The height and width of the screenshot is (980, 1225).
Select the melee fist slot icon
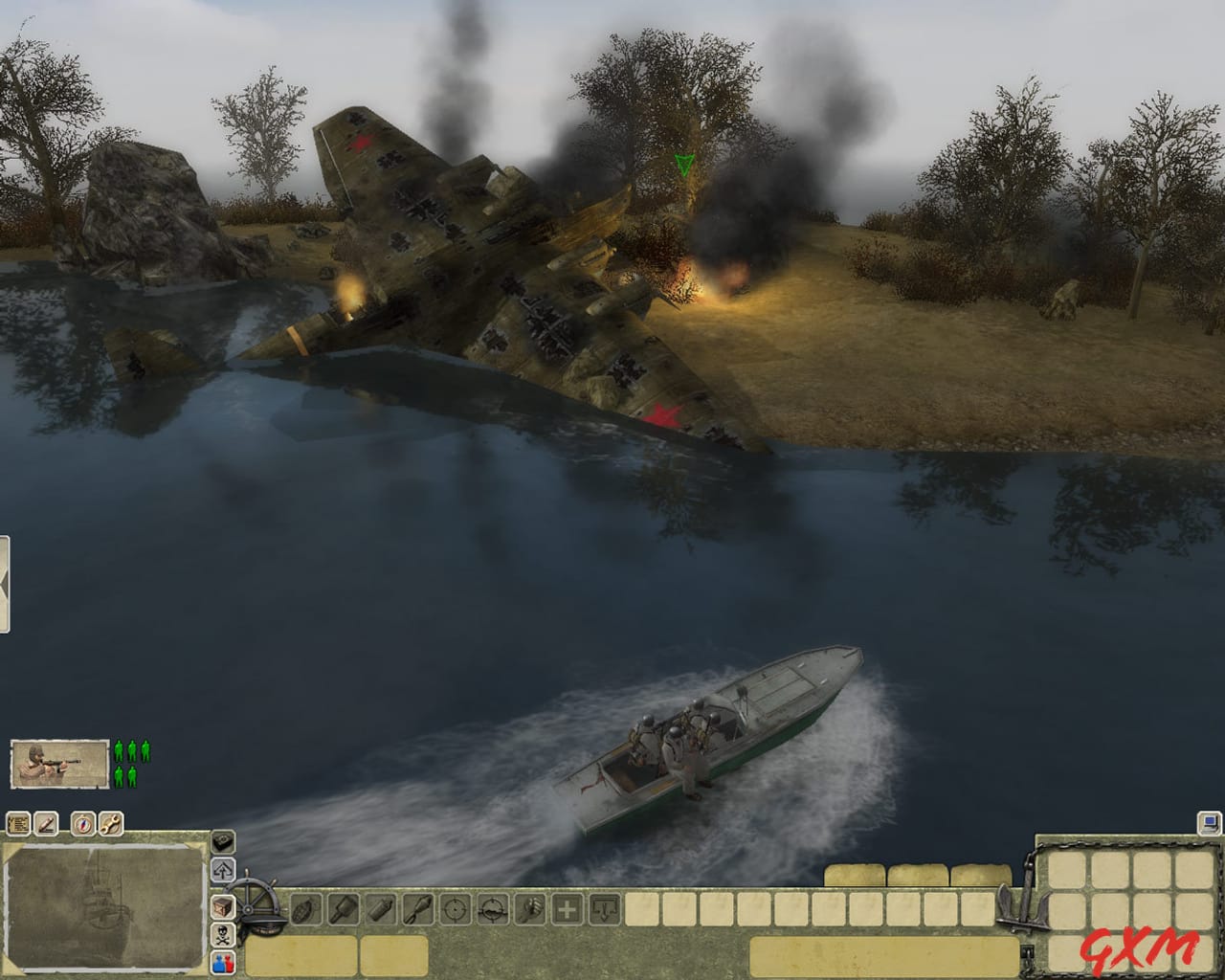(x=528, y=909)
